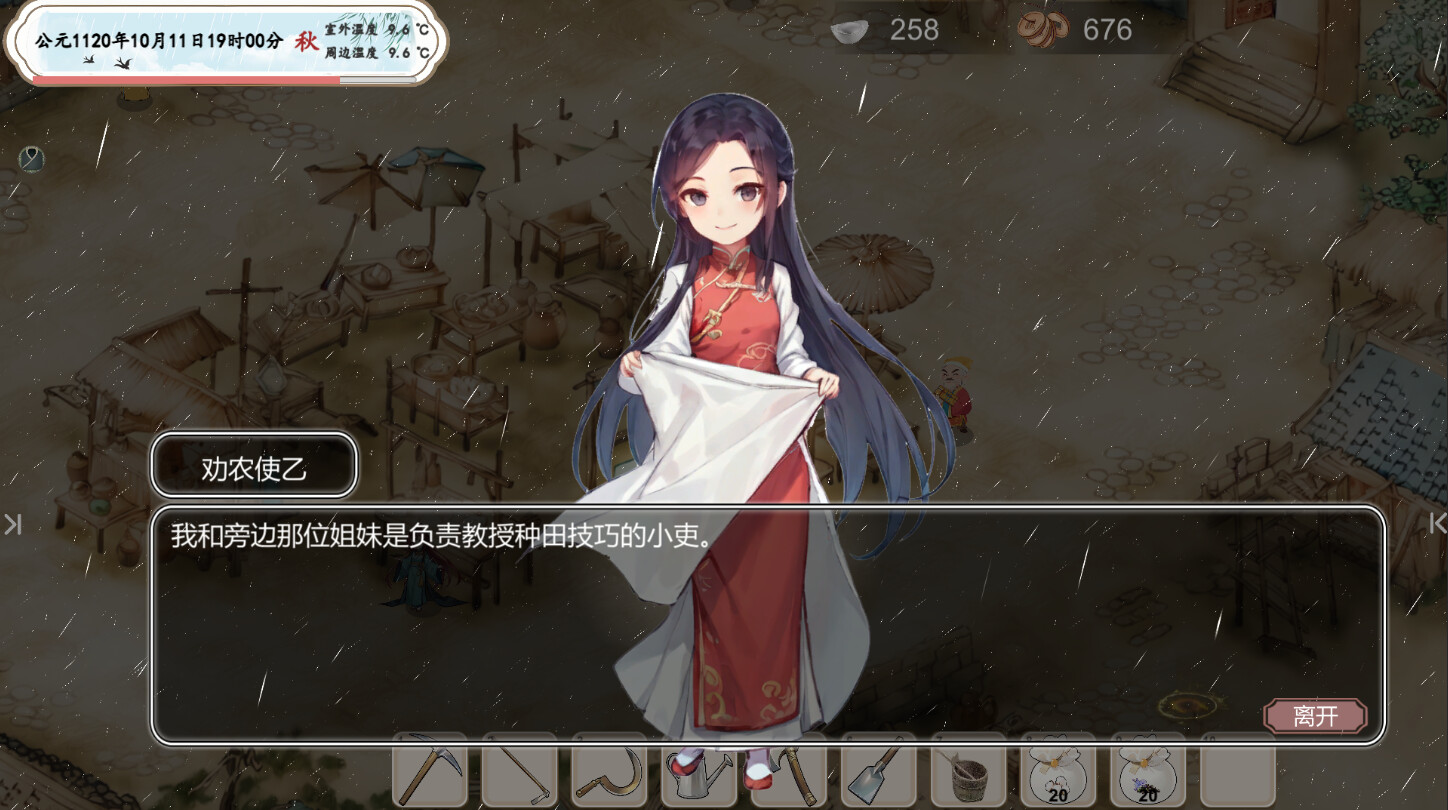The image size is (1448, 810).
Task: Click the 劝农使乙 name plate
Action: point(253,464)
